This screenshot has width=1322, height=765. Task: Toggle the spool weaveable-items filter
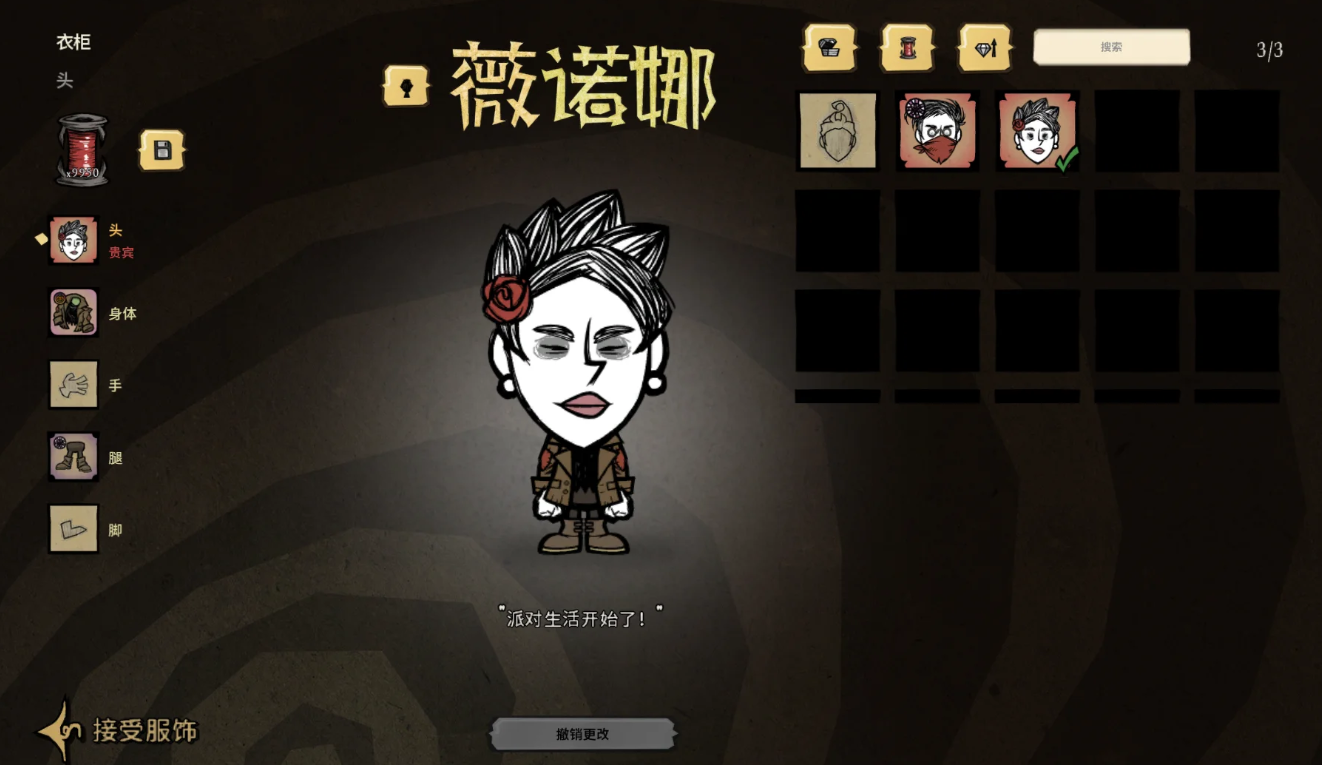[905, 47]
